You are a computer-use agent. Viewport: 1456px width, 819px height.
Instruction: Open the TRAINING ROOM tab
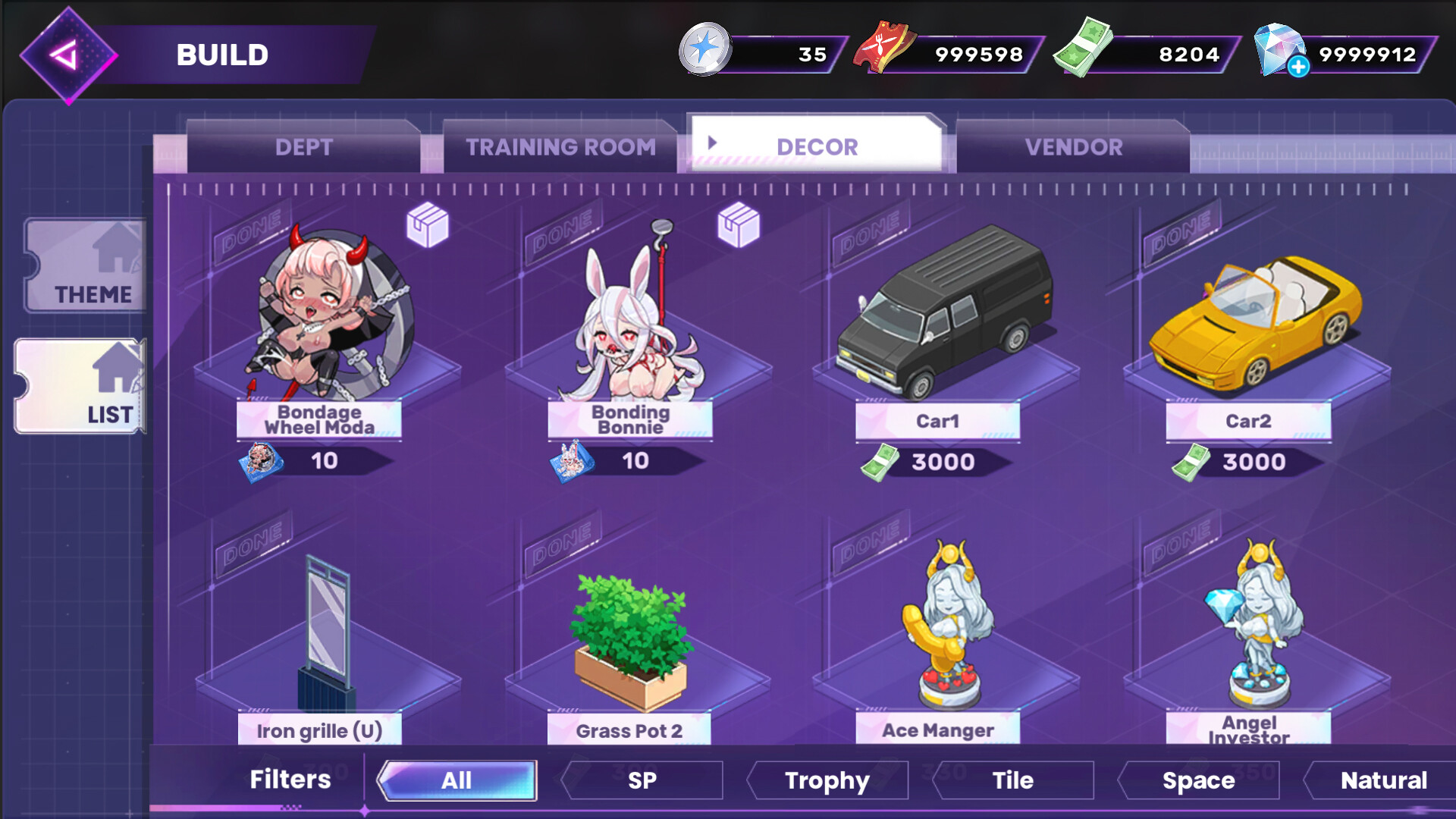tap(562, 146)
